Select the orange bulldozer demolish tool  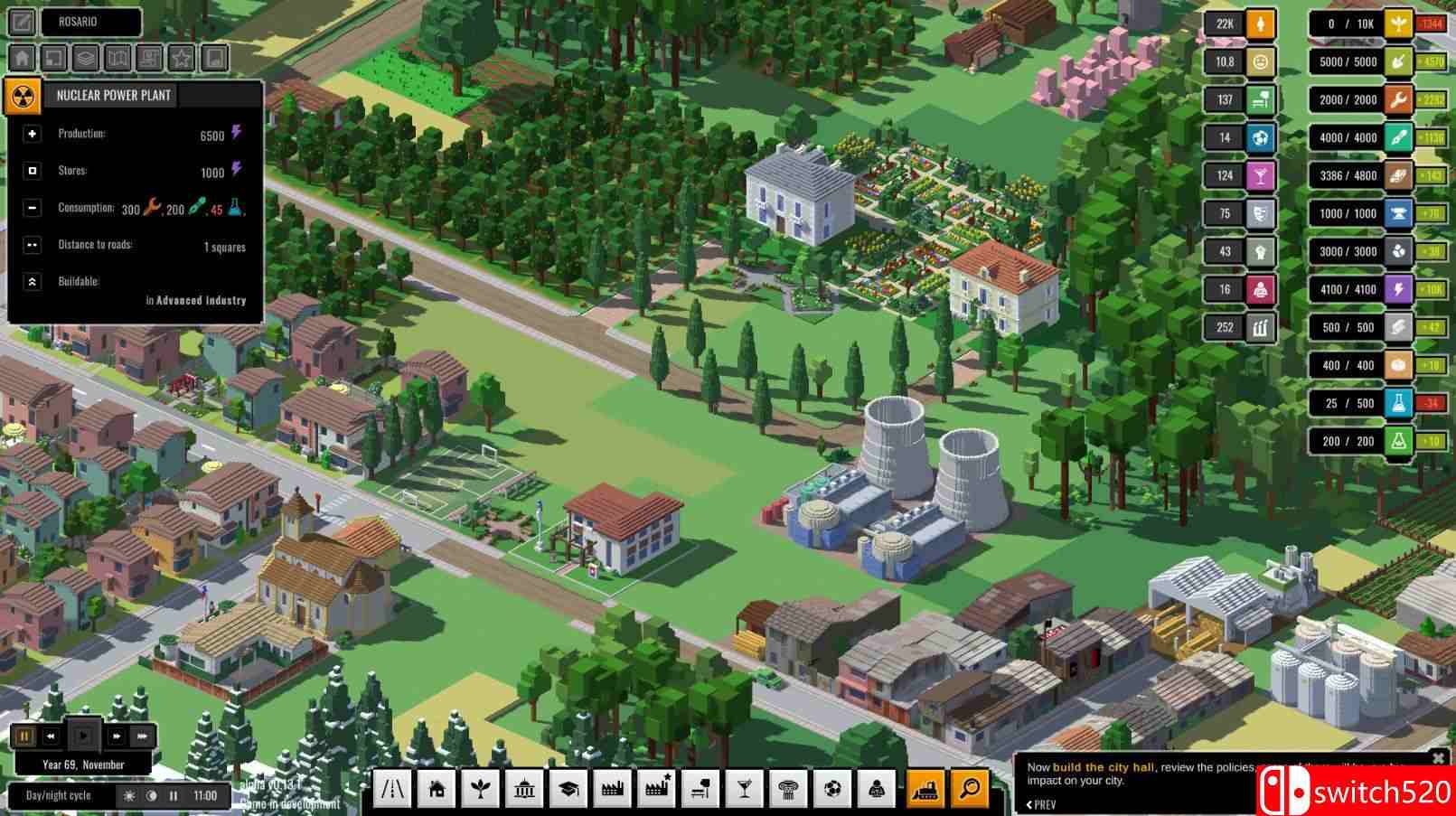925,788
